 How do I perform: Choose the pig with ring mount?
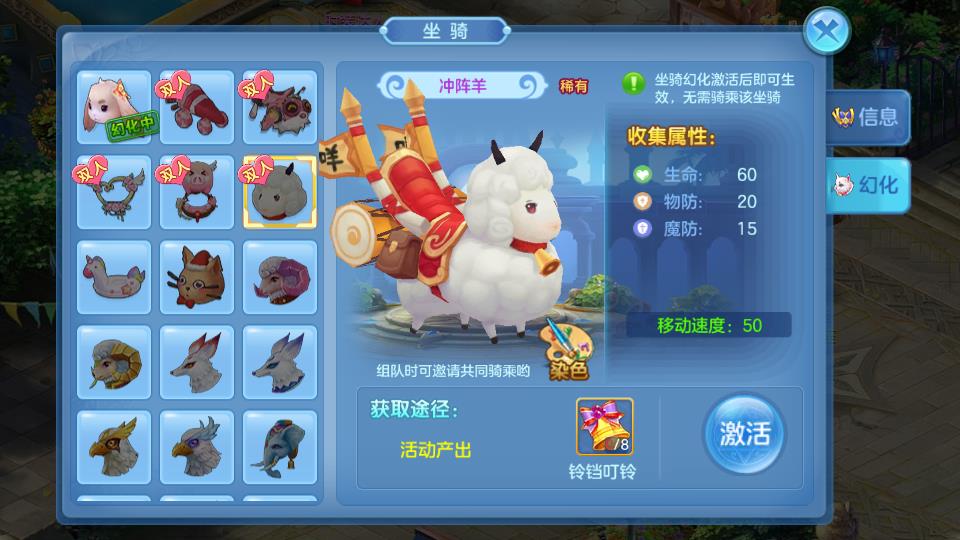[x=197, y=191]
